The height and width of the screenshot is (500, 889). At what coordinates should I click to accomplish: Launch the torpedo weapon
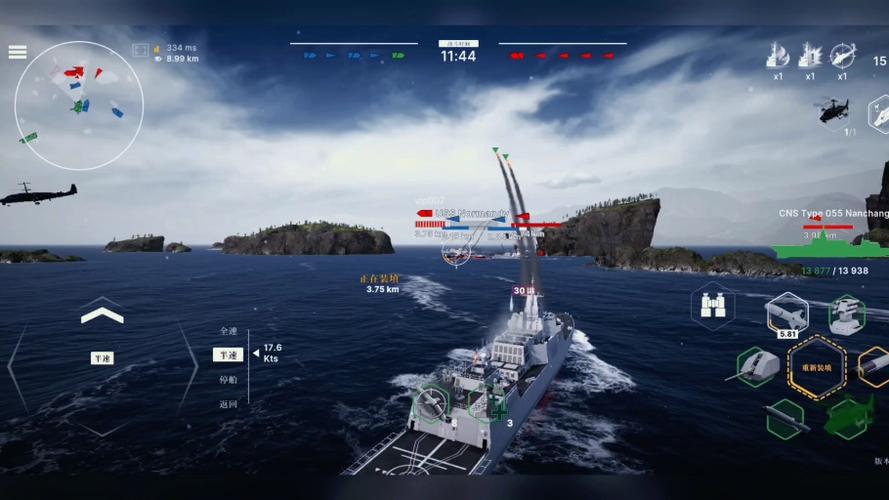pyautogui.click(x=785, y=418)
